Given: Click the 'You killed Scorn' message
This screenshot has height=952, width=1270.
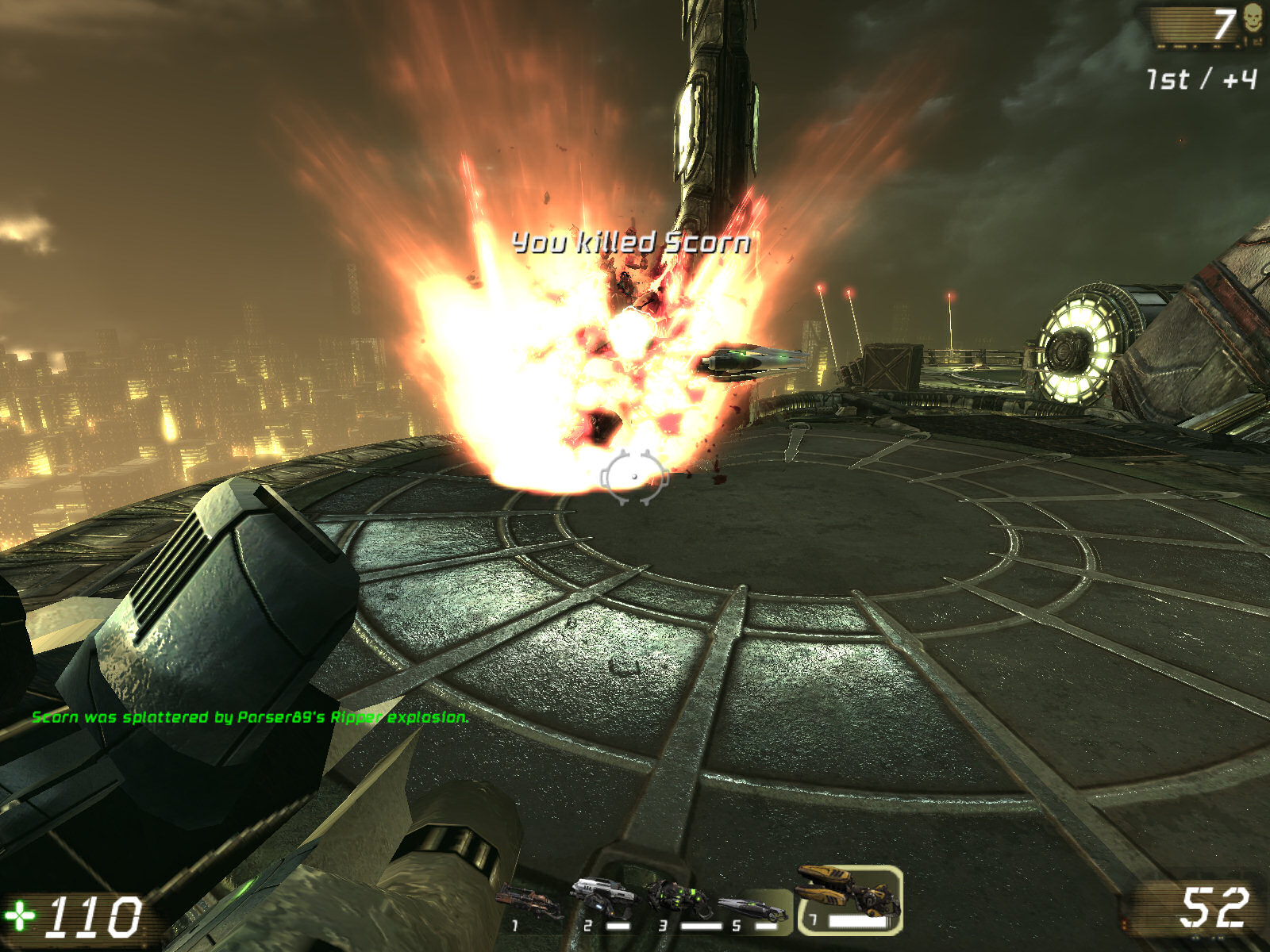Looking at the screenshot, I should tap(631, 245).
